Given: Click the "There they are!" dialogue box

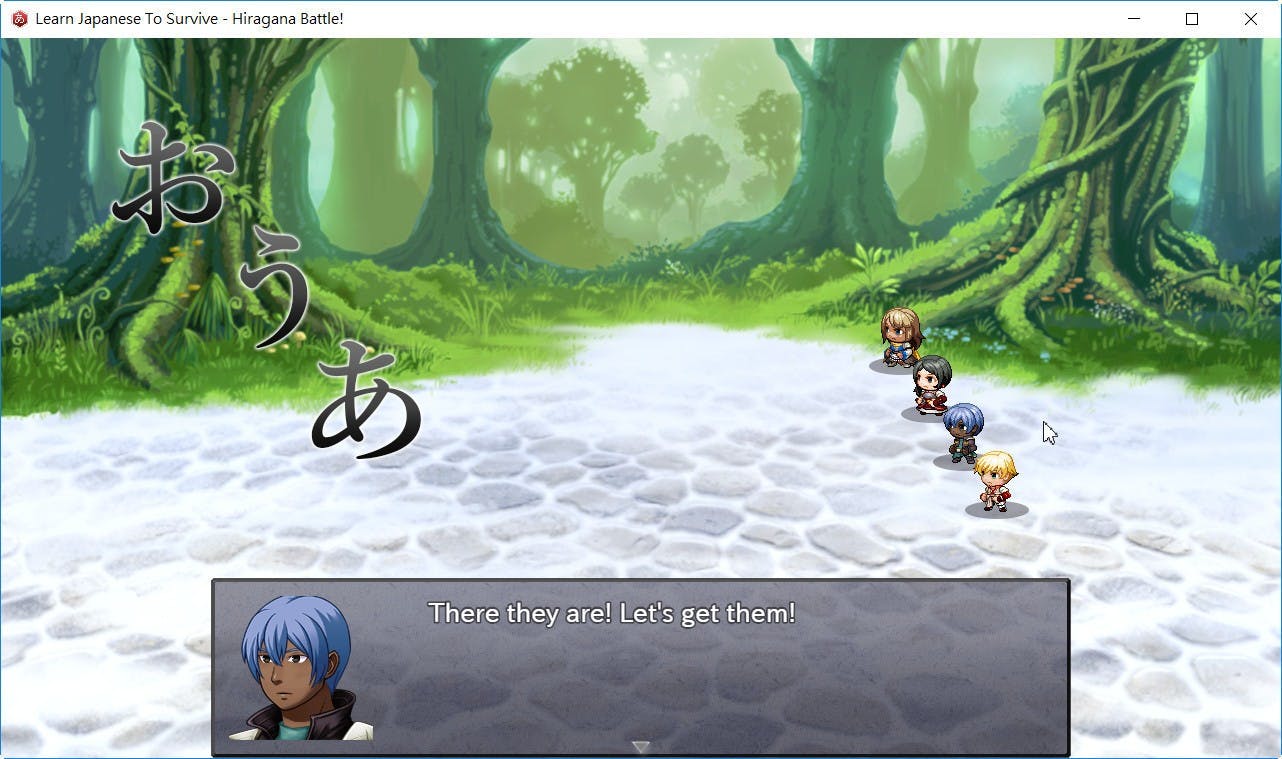Looking at the screenshot, I should [x=640, y=667].
